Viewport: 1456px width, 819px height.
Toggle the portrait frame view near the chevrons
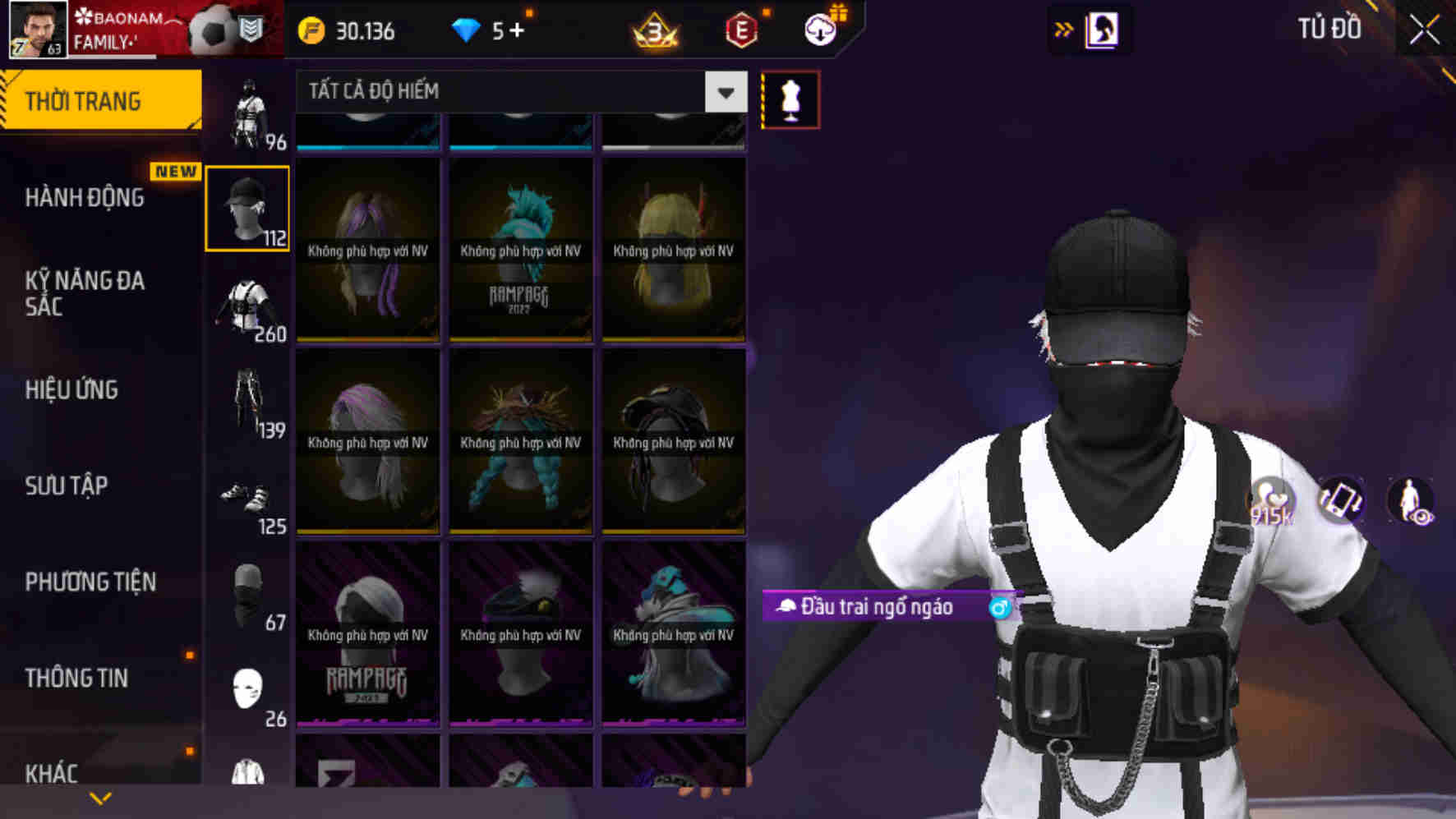click(1101, 30)
